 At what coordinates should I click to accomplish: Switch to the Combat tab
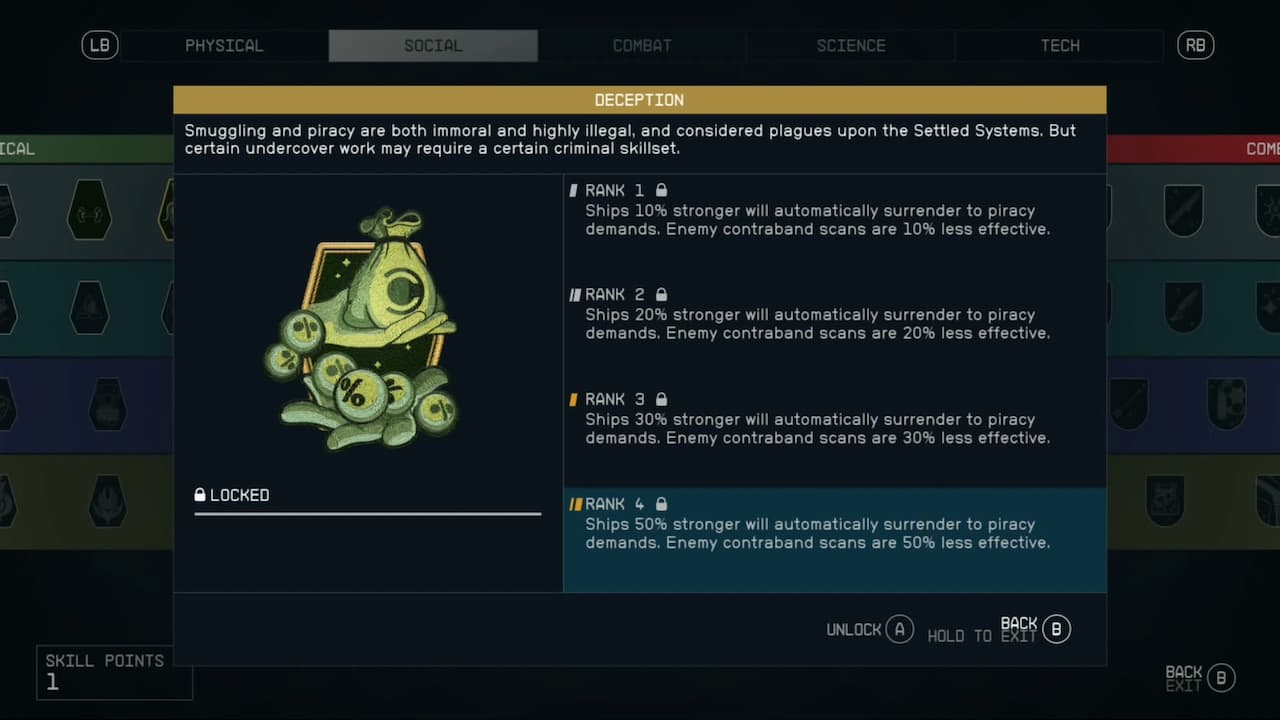(642, 45)
